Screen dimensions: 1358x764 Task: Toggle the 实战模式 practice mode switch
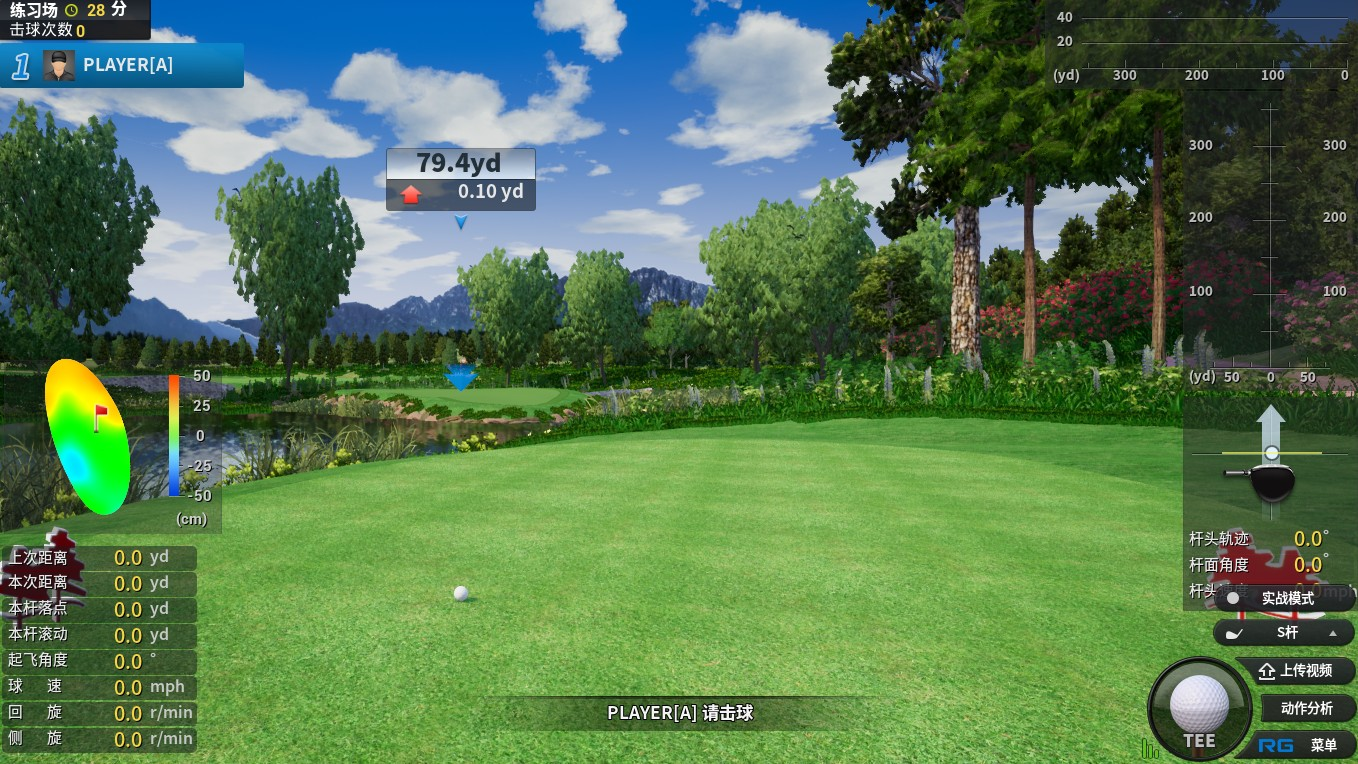pos(1285,598)
